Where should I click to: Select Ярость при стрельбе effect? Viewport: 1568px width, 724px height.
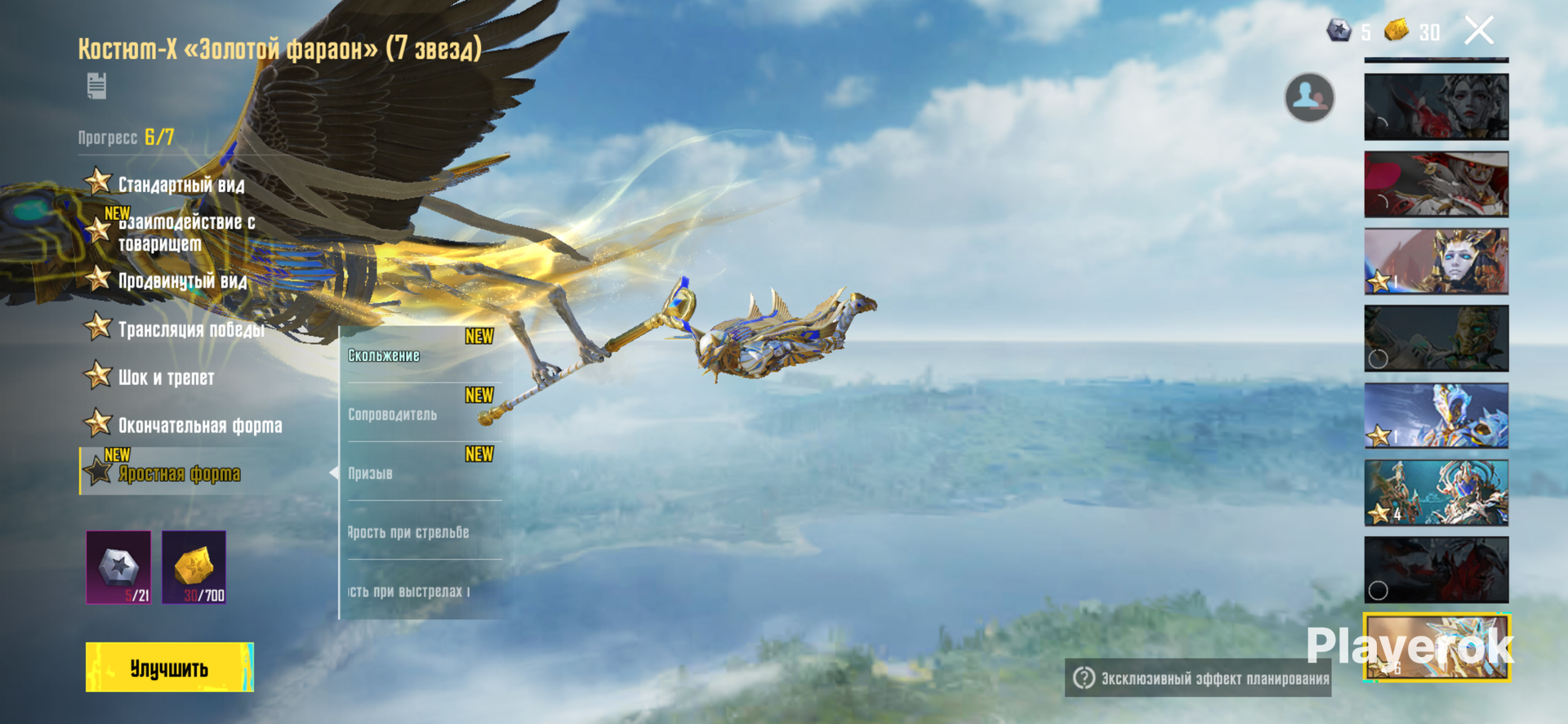[x=421, y=532]
